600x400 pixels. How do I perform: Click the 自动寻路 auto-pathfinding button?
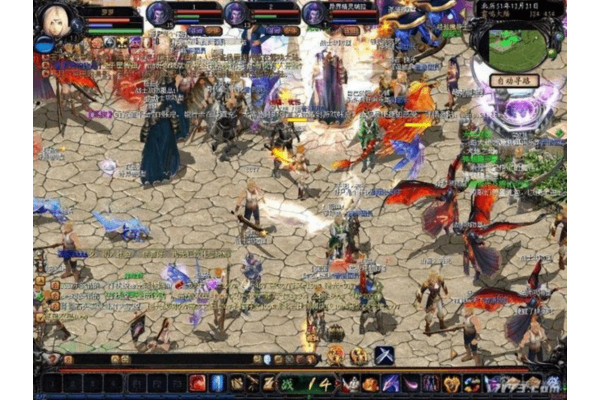514,80
